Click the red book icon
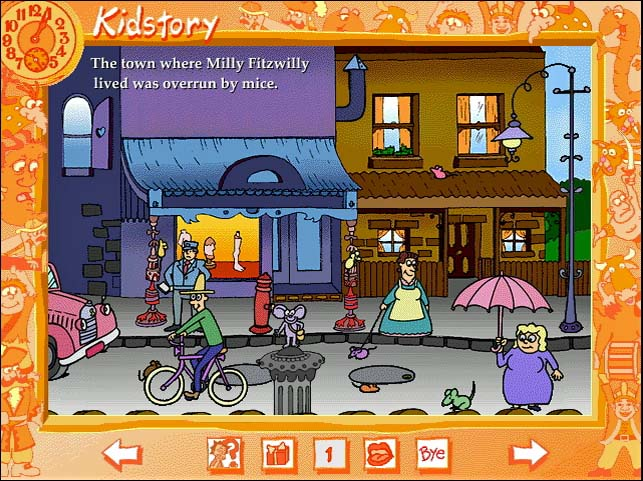Screen dimensions: 643x481 pos(276,455)
